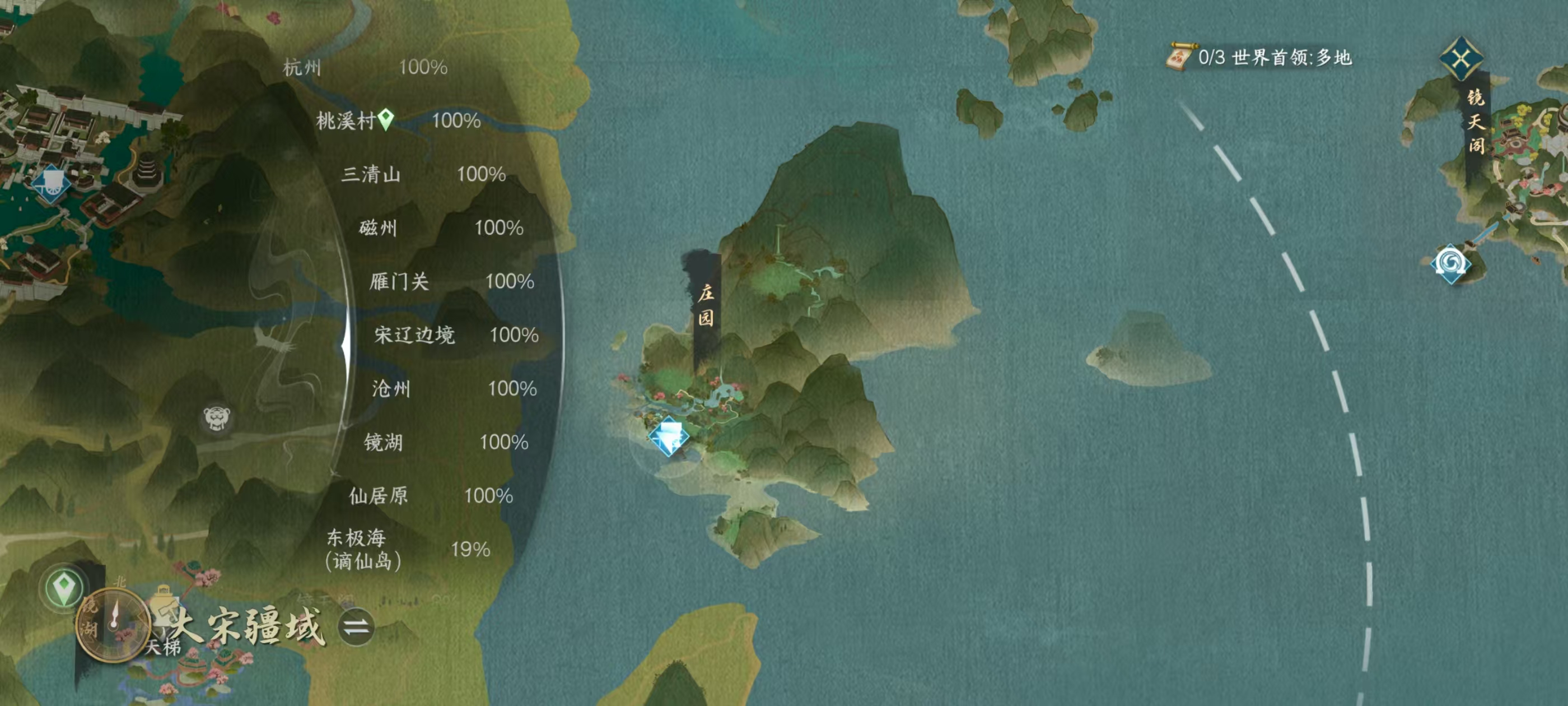Select 杭州 in the region list
Viewport: 1568px width, 706px height.
(x=302, y=67)
